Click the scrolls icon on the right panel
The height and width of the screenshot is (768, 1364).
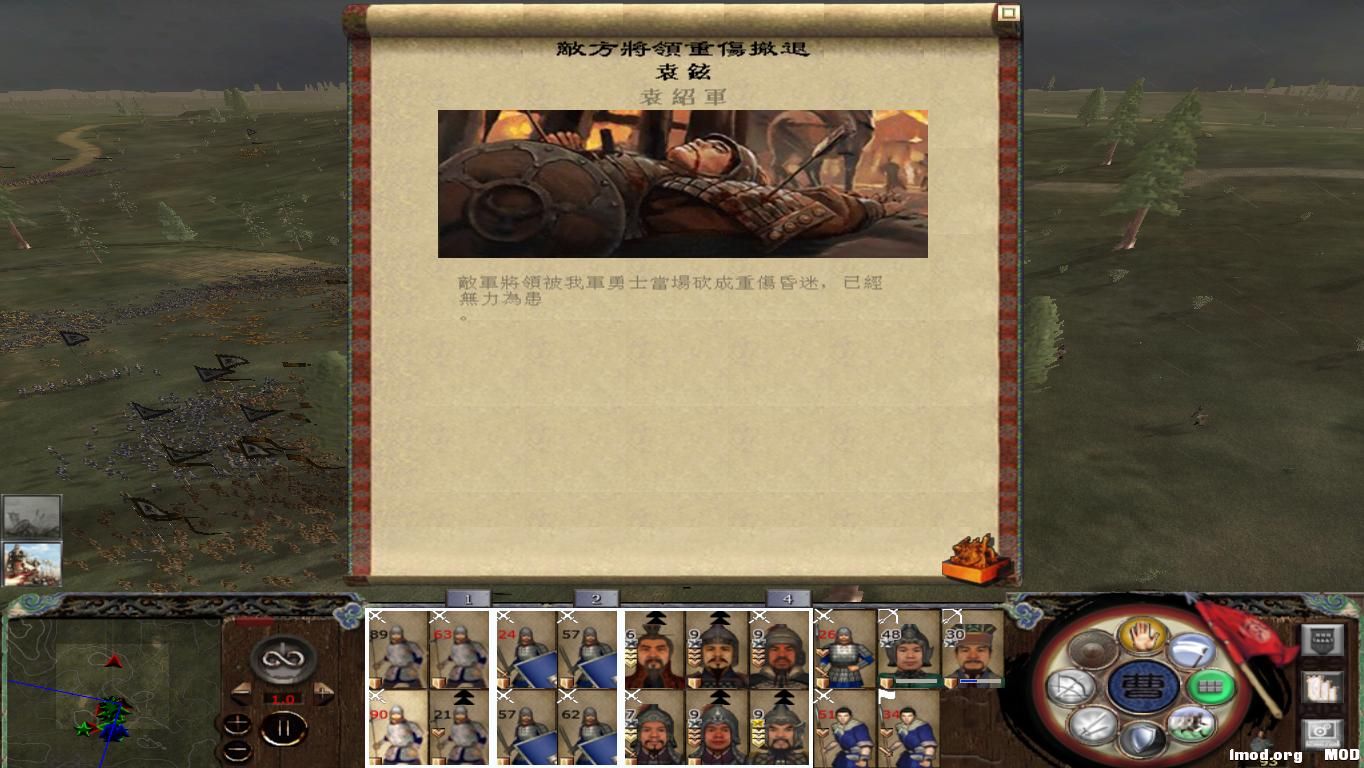pyautogui.click(x=1323, y=688)
